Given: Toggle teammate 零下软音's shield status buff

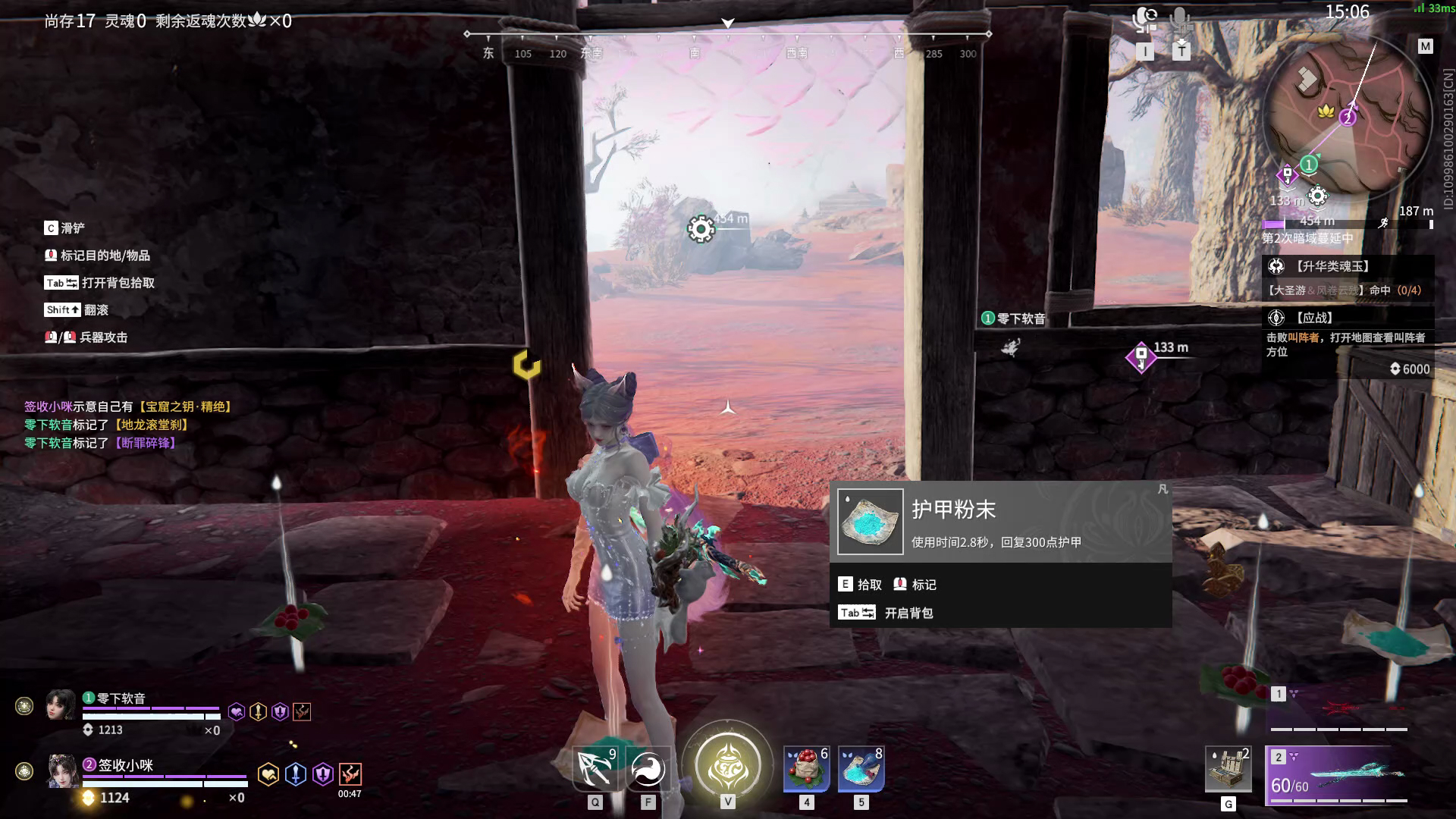Looking at the screenshot, I should point(278,710).
